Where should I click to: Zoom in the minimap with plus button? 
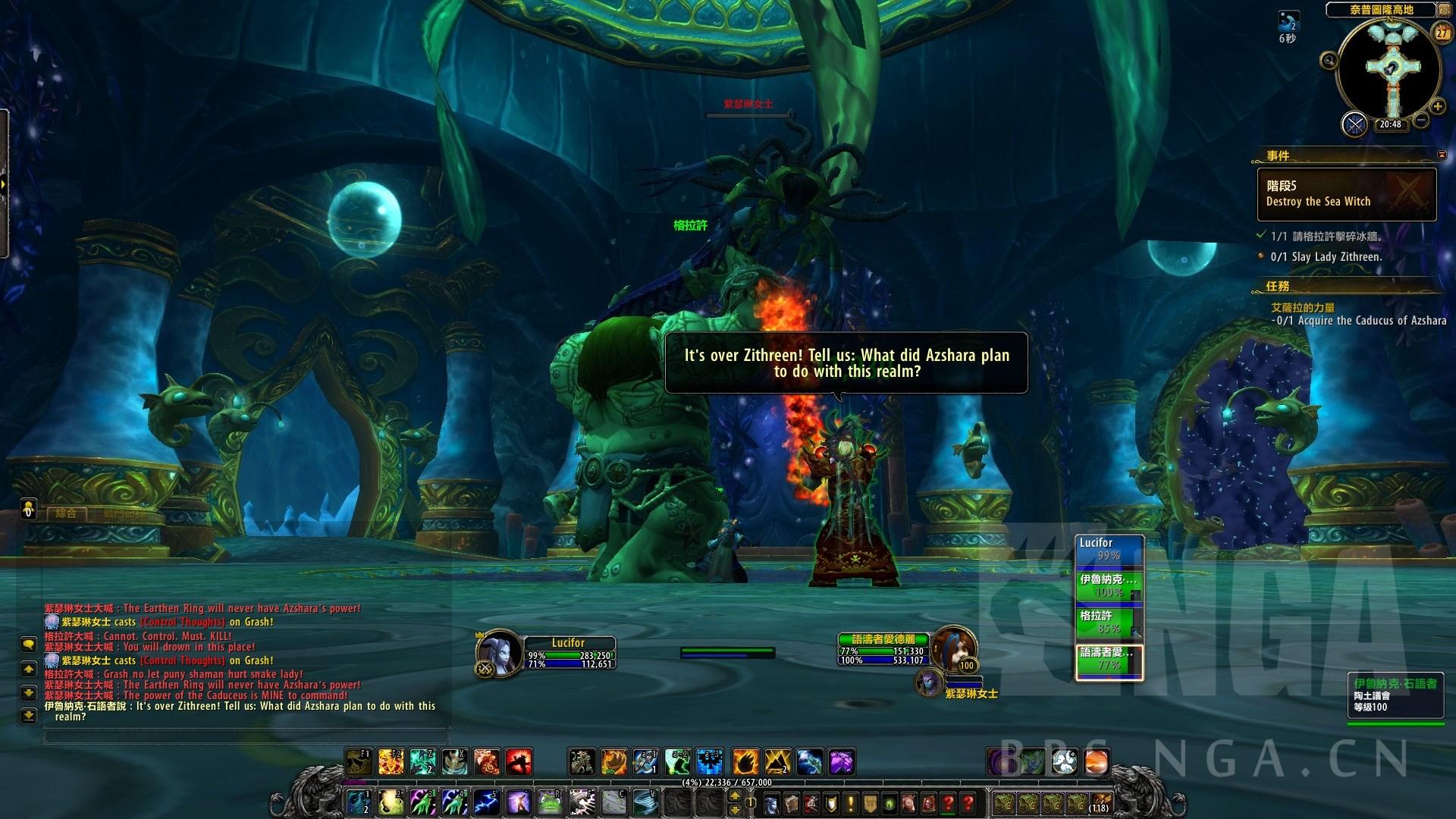1437,107
